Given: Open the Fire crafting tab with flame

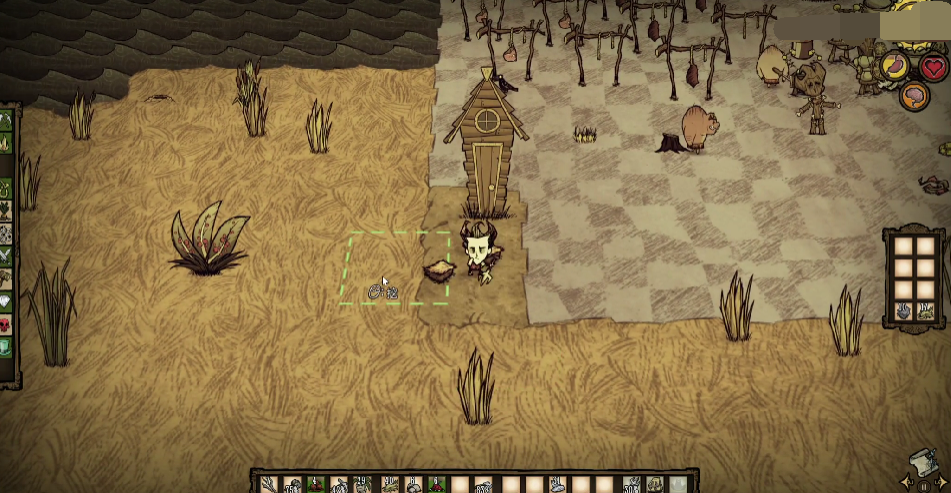Looking at the screenshot, I should tap(5, 143).
